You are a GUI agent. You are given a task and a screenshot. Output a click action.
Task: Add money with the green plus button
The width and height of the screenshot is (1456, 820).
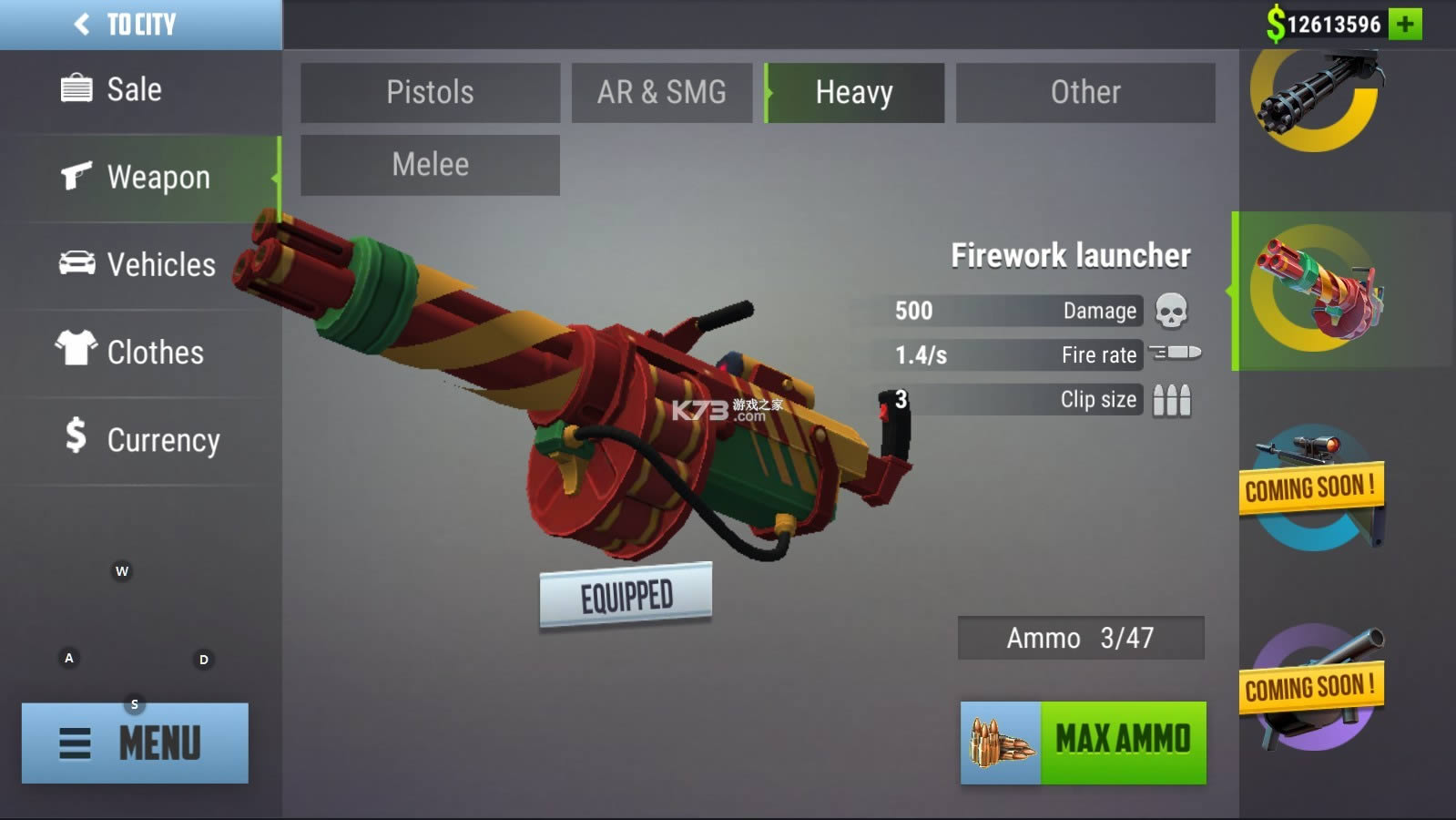pyautogui.click(x=1406, y=24)
